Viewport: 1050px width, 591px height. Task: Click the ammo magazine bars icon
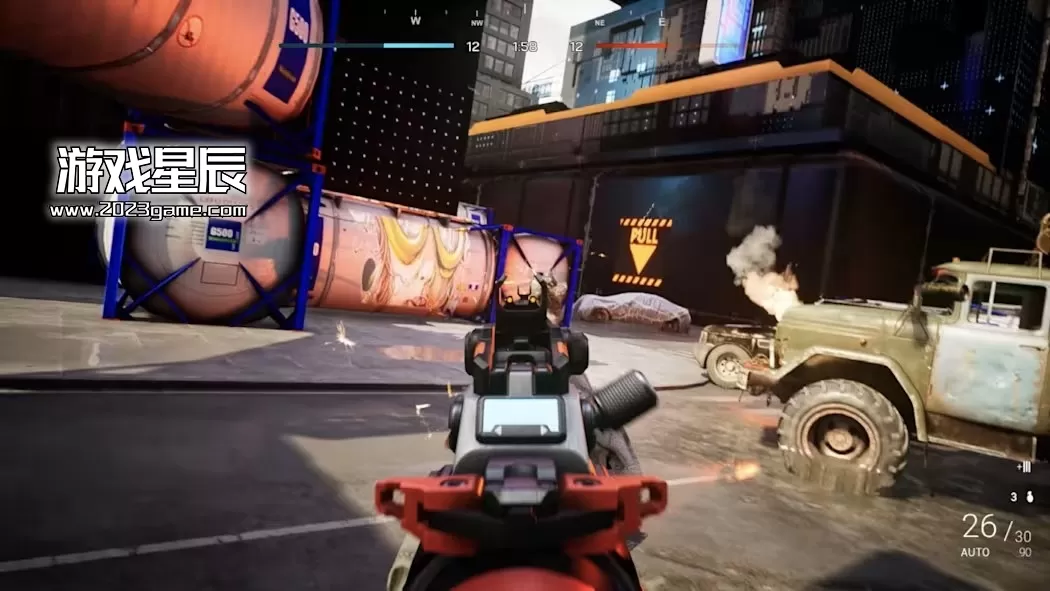pos(1023,467)
